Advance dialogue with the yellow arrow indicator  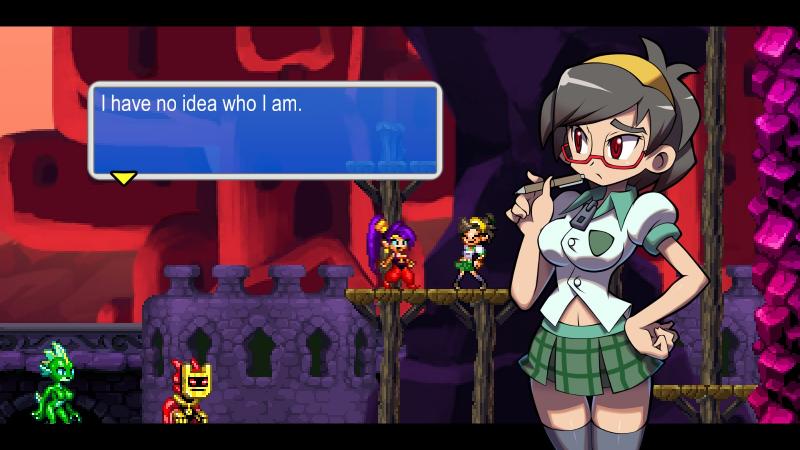tap(123, 178)
